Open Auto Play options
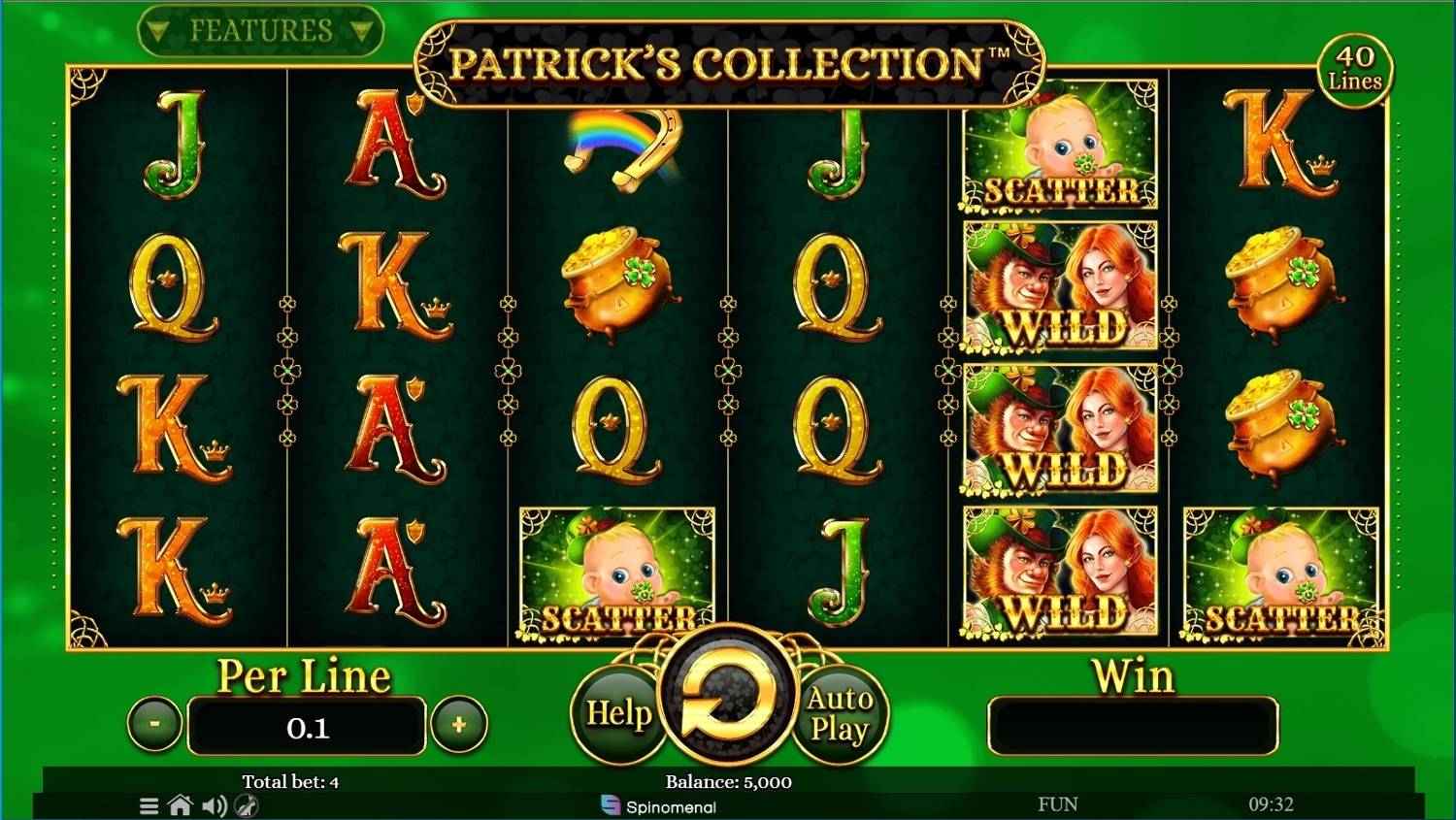 [x=839, y=714]
